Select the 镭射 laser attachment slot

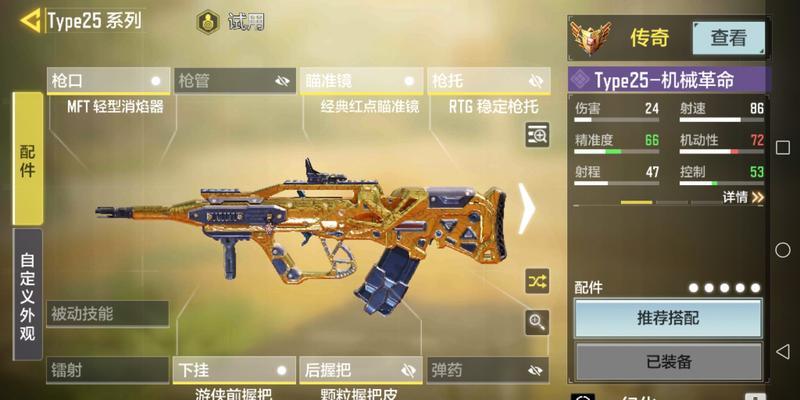pos(108,370)
